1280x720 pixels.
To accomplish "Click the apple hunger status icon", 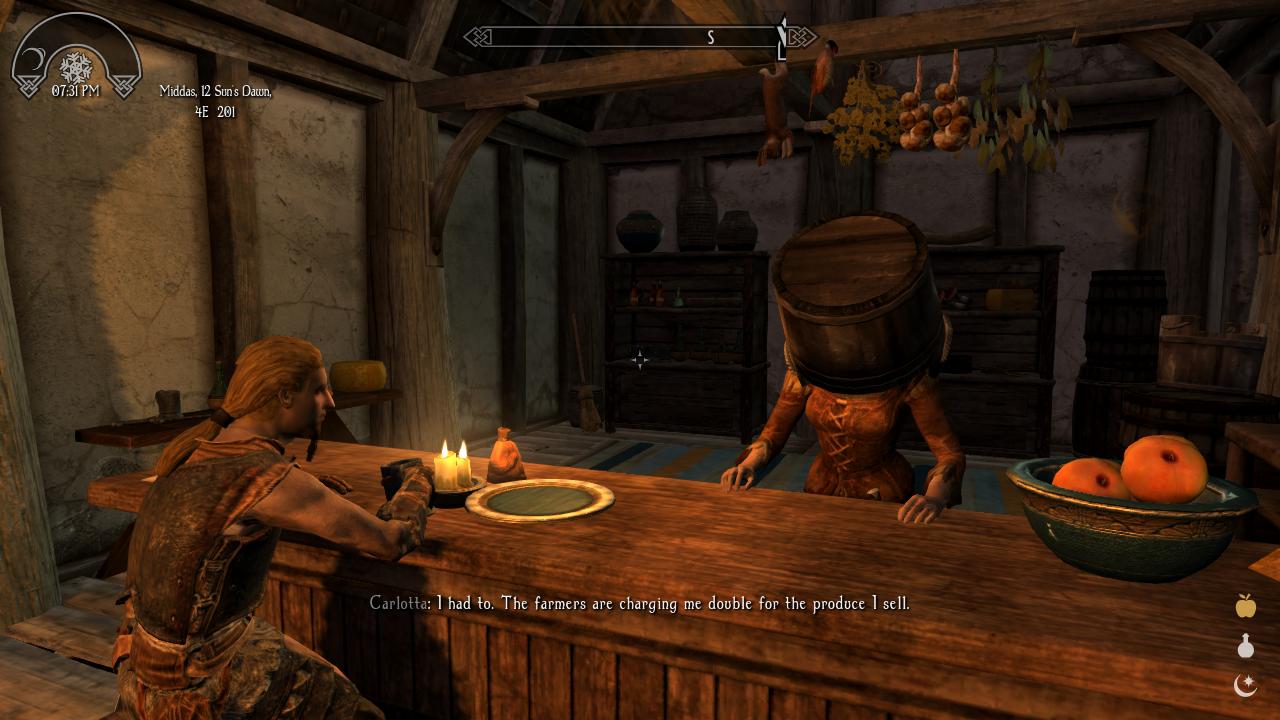I will pyautogui.click(x=1245, y=605).
